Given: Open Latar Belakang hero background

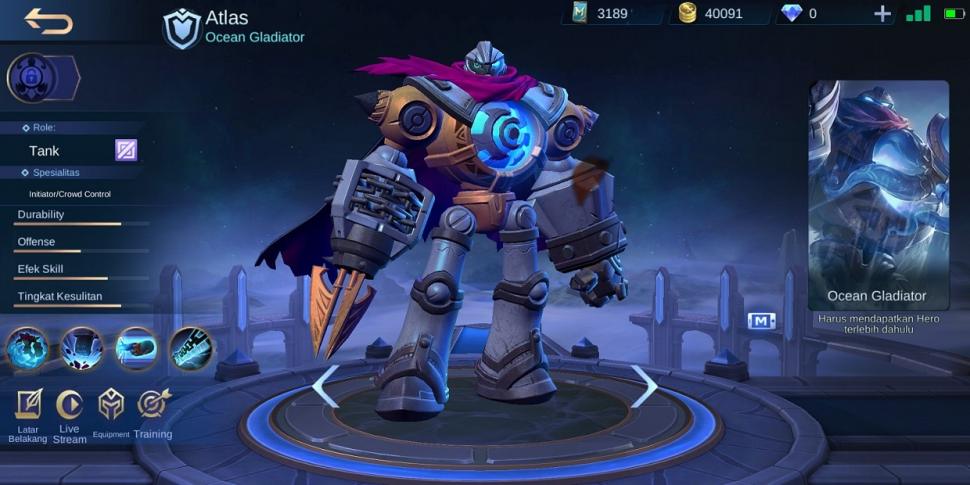Looking at the screenshot, I should (28, 414).
